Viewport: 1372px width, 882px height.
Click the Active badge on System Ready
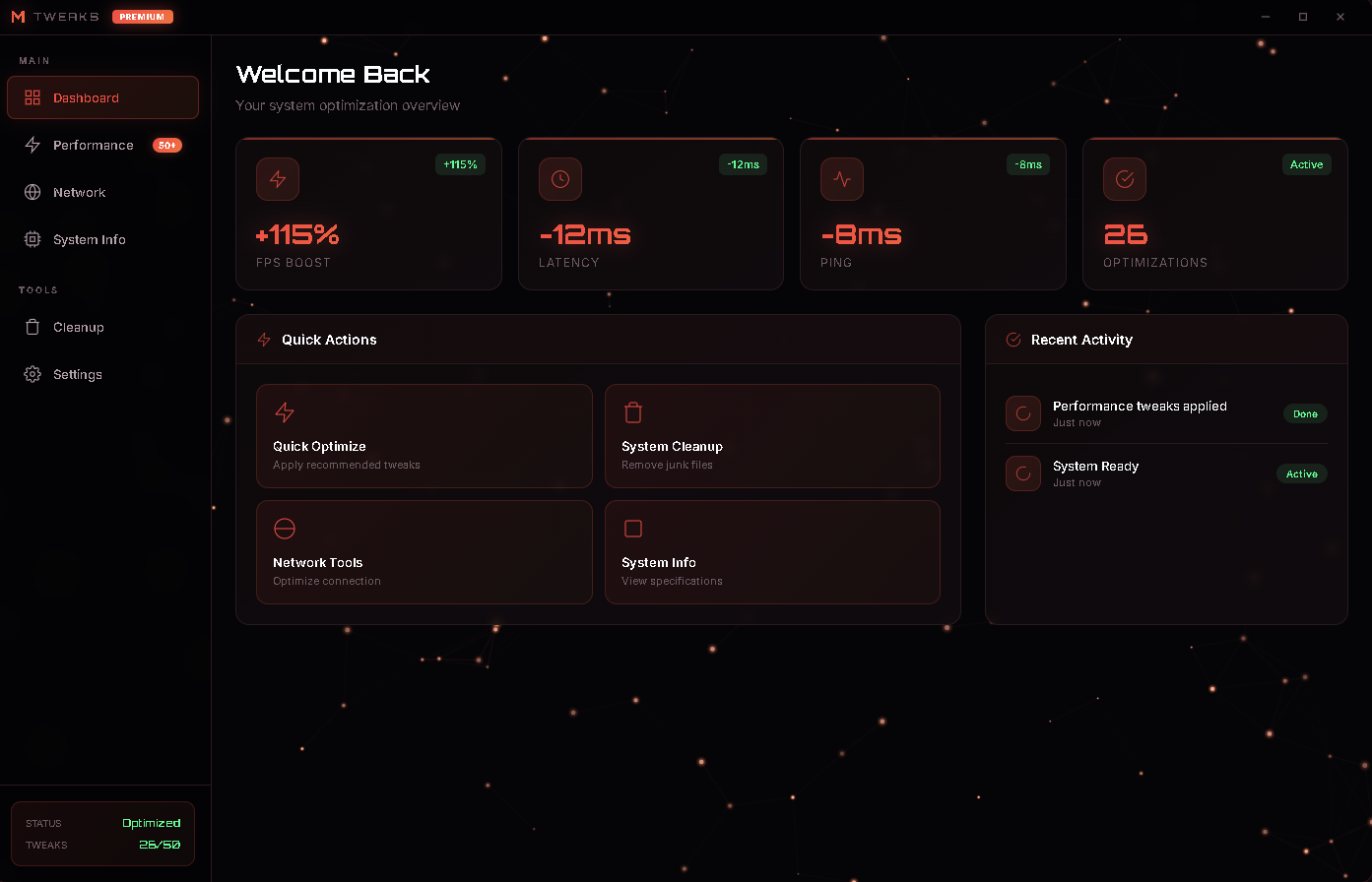tap(1301, 473)
